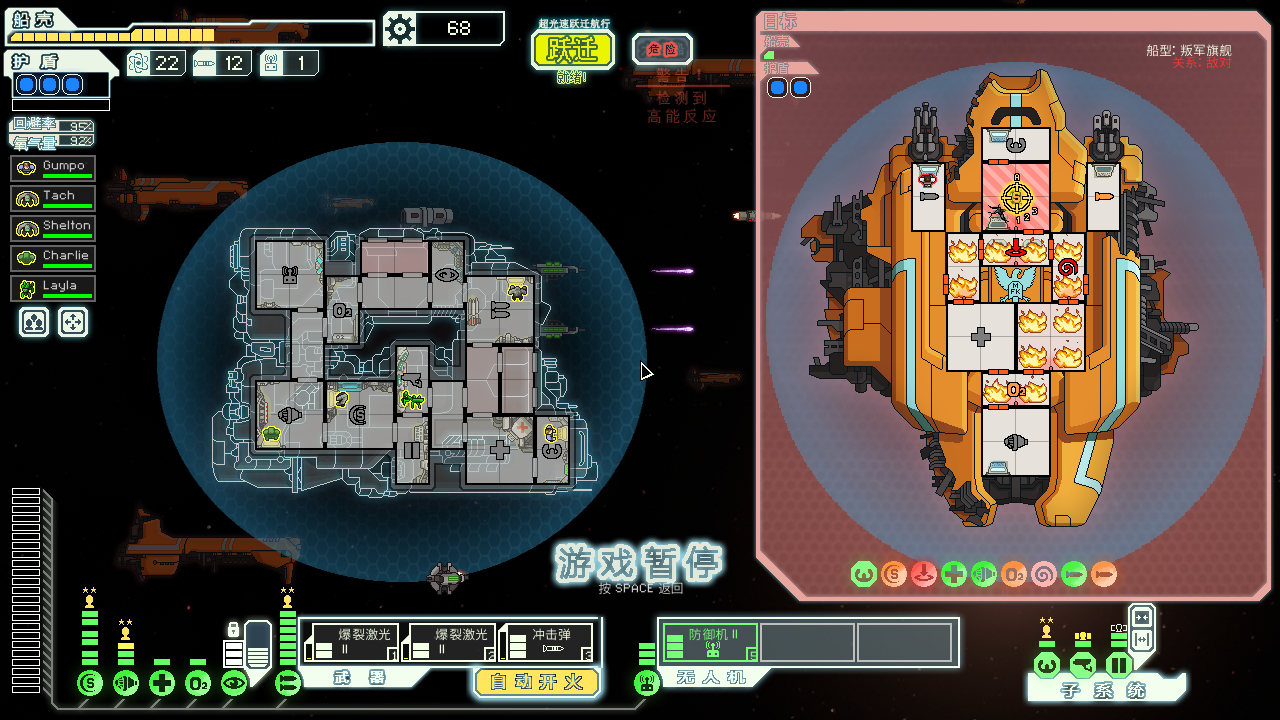This screenshot has width=1280, height=720.
Task: Select the engines system icon
Action: click(x=126, y=684)
